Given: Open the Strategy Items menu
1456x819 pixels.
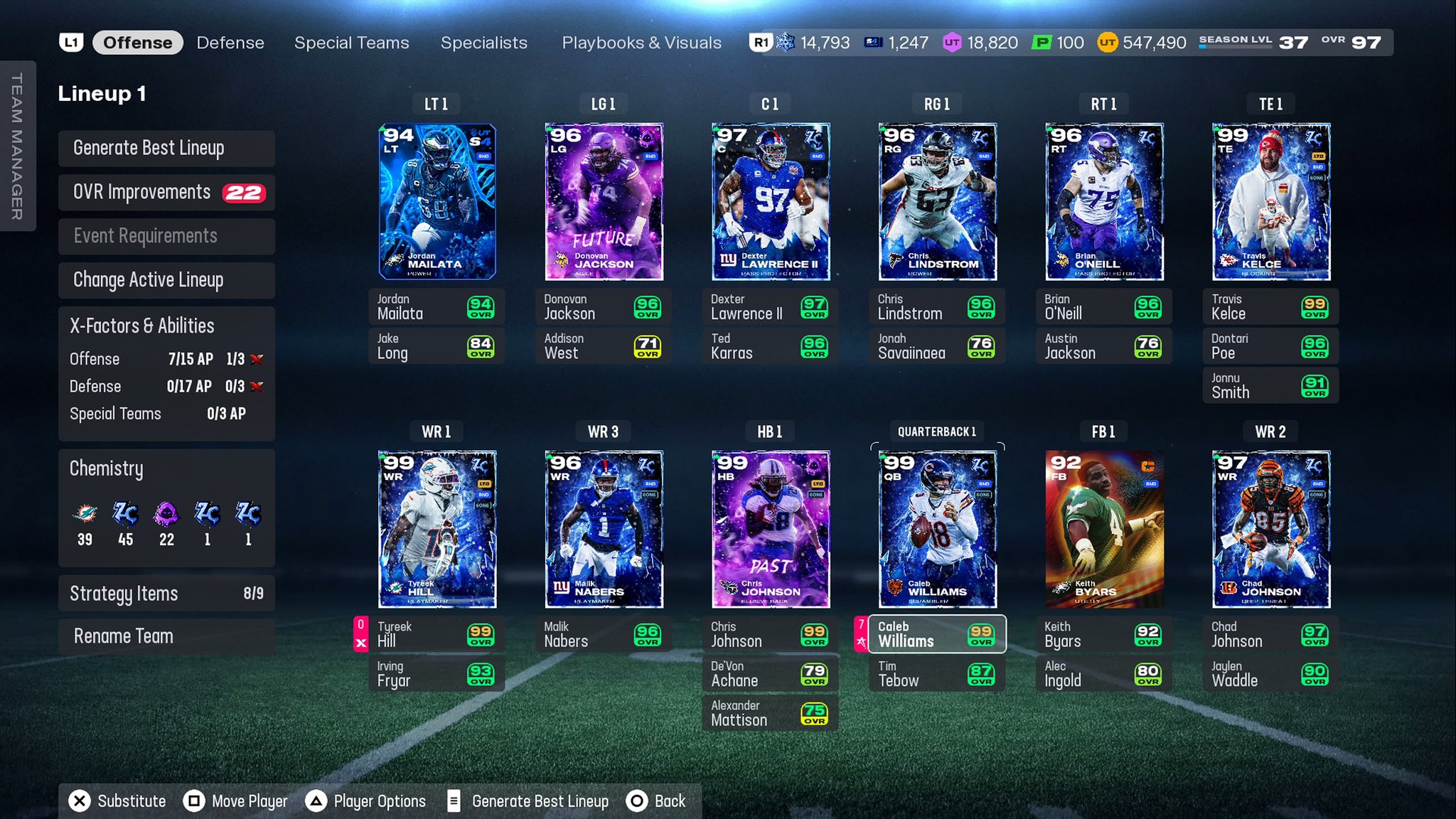Looking at the screenshot, I should coord(166,594).
